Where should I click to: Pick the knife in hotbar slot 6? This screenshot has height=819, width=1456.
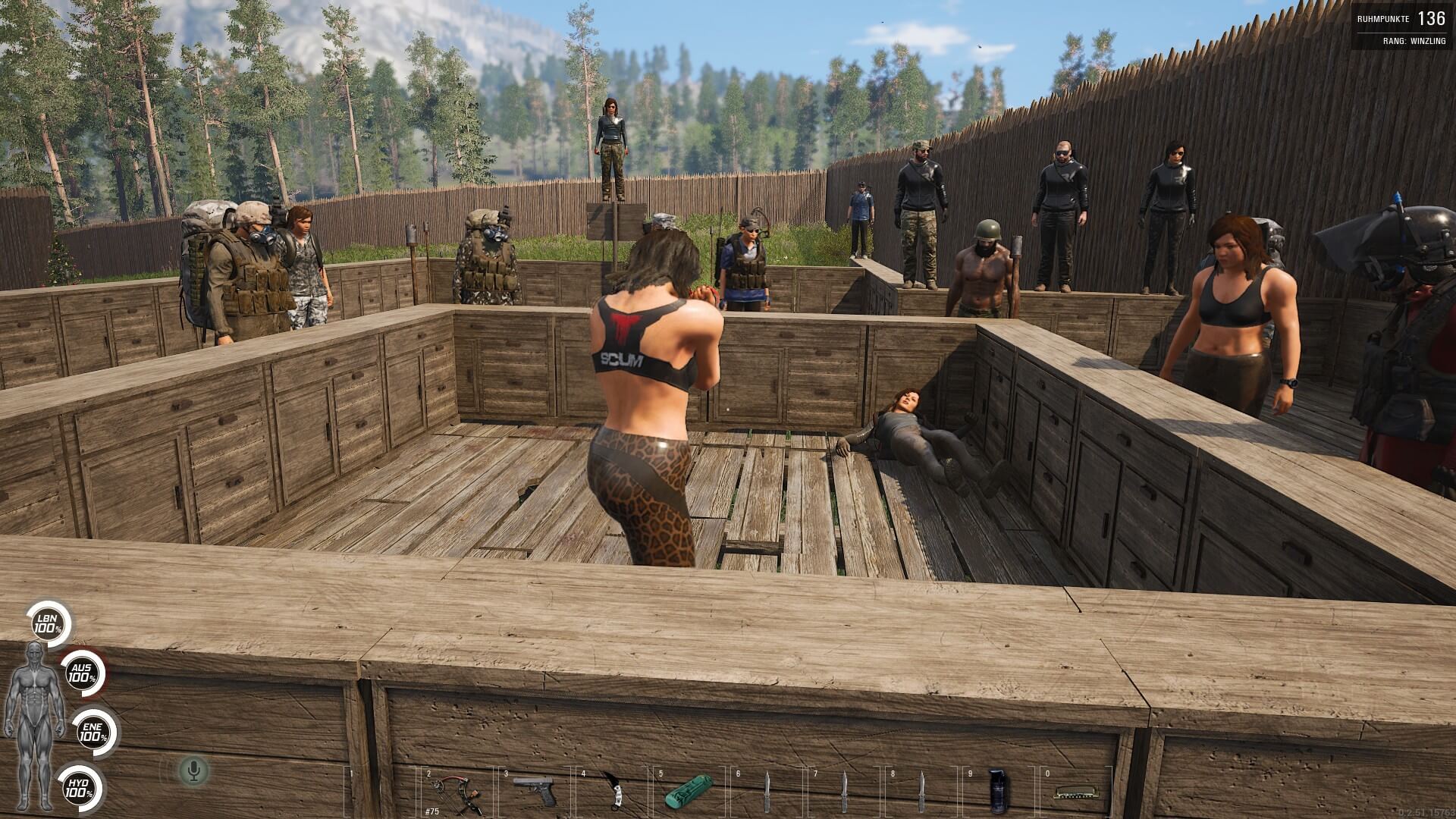point(767,792)
